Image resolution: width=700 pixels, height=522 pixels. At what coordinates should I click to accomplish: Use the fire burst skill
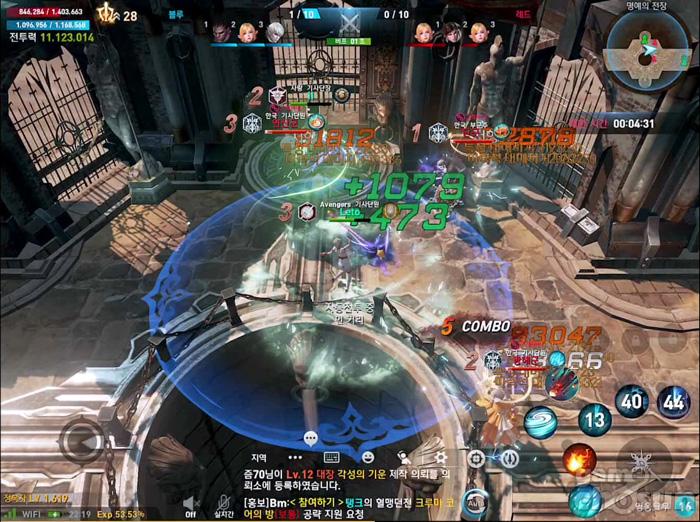578,460
